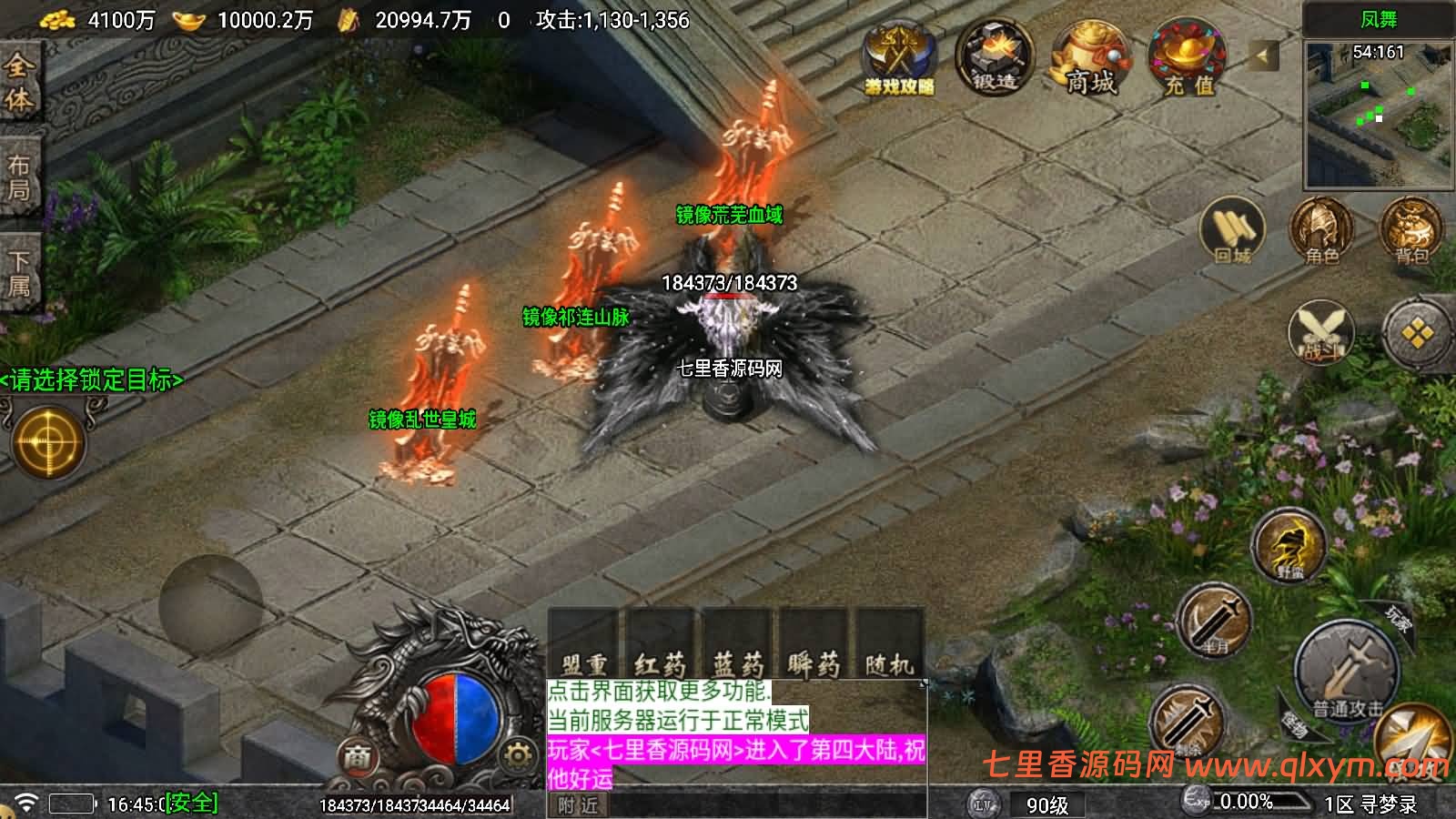Activate the 半月 half-moon sword skill
This screenshot has height=819, width=1456.
point(1215,621)
